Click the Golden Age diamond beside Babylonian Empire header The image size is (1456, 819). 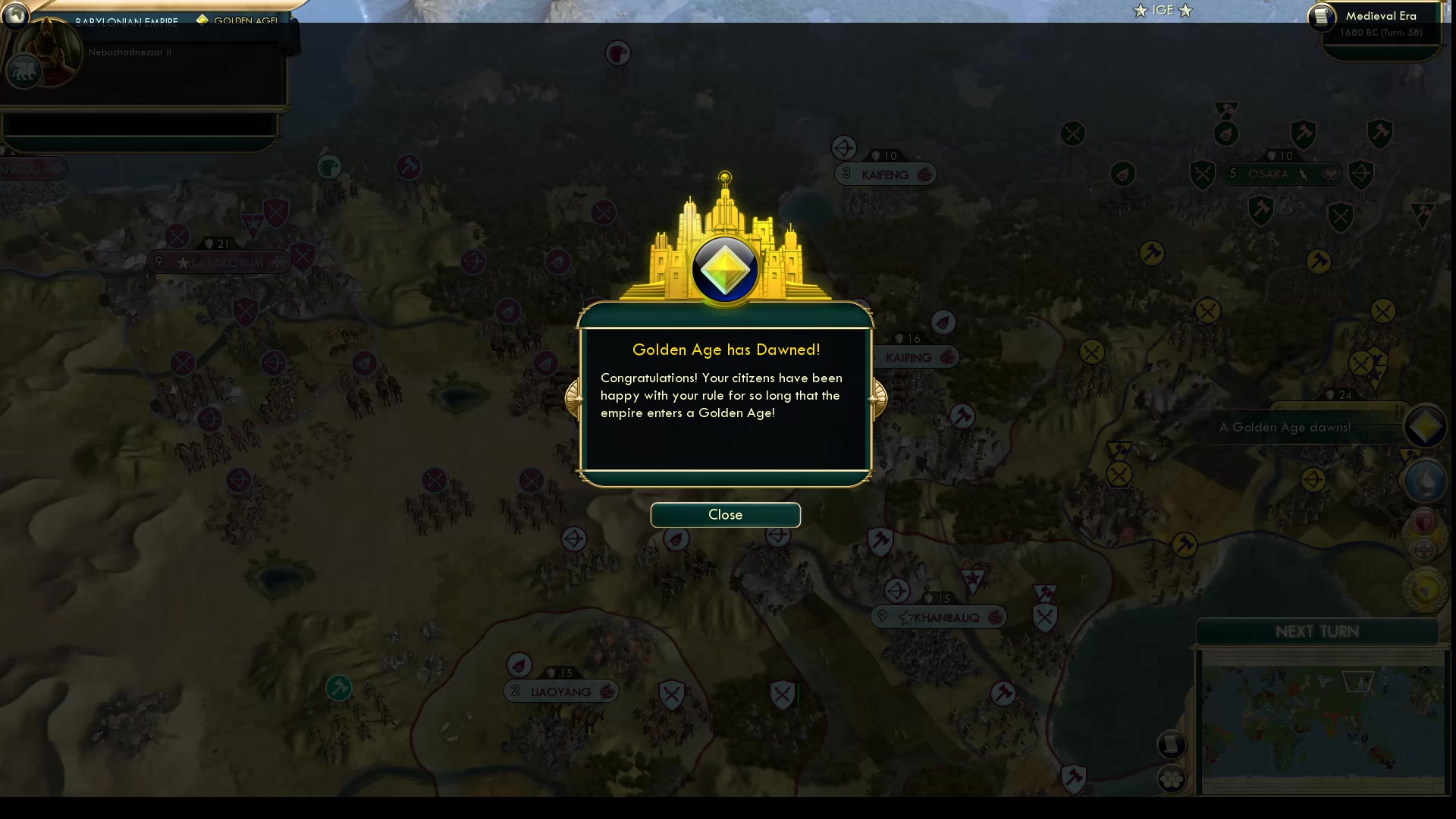click(x=202, y=20)
